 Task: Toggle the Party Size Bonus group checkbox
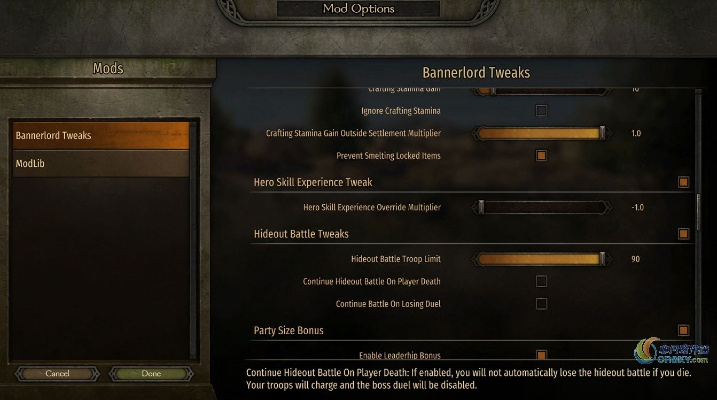tap(684, 330)
